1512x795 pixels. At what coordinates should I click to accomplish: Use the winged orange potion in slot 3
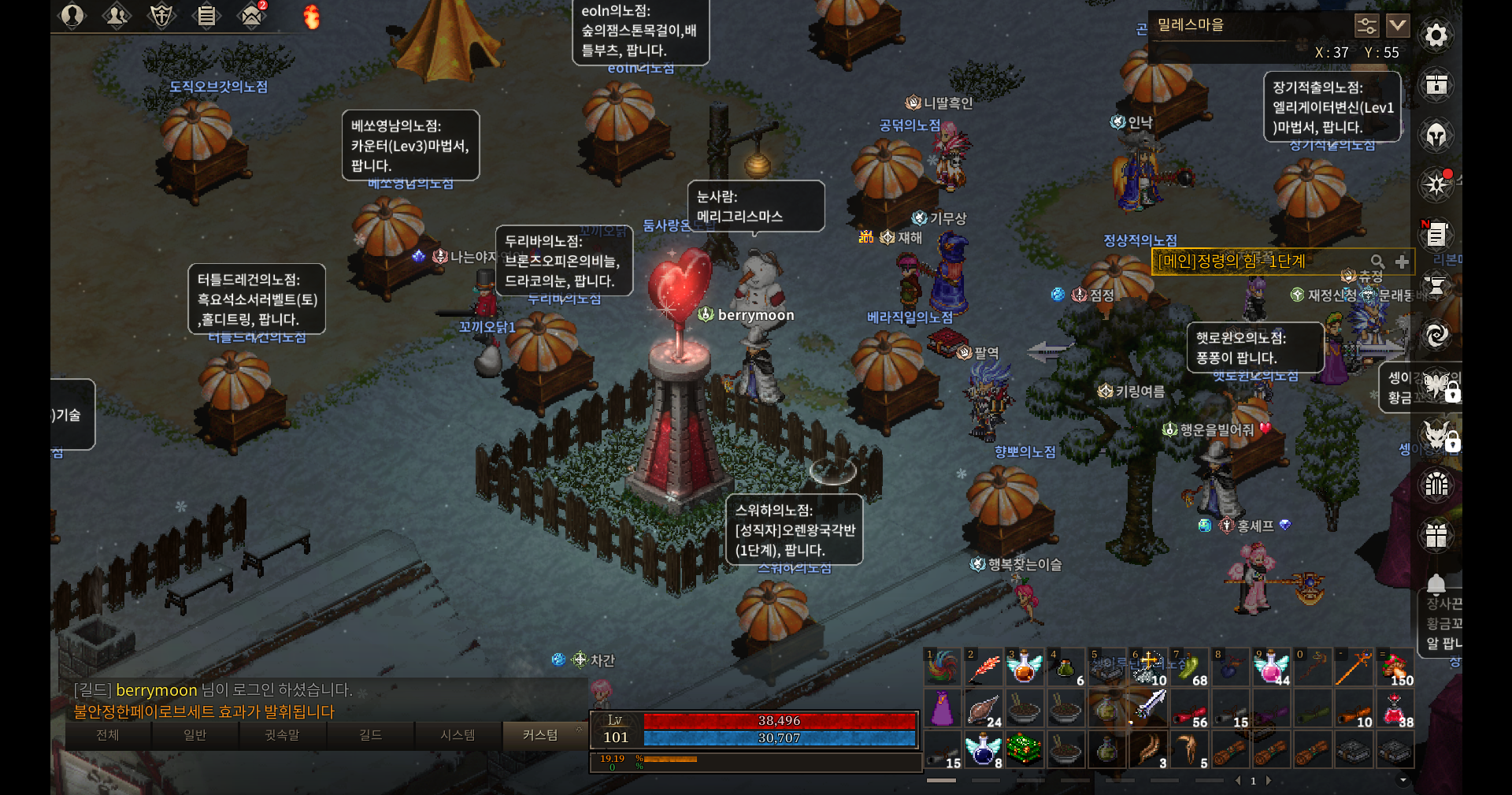coord(1024,667)
